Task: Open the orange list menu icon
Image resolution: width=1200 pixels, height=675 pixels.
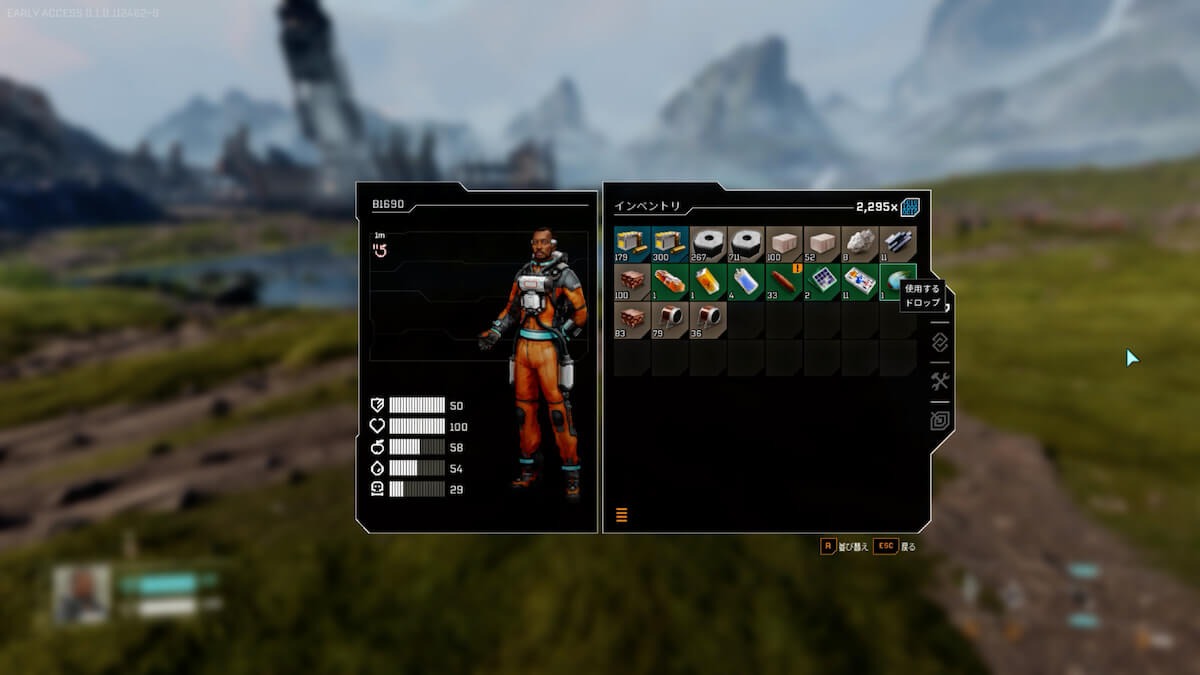Action: tap(621, 515)
